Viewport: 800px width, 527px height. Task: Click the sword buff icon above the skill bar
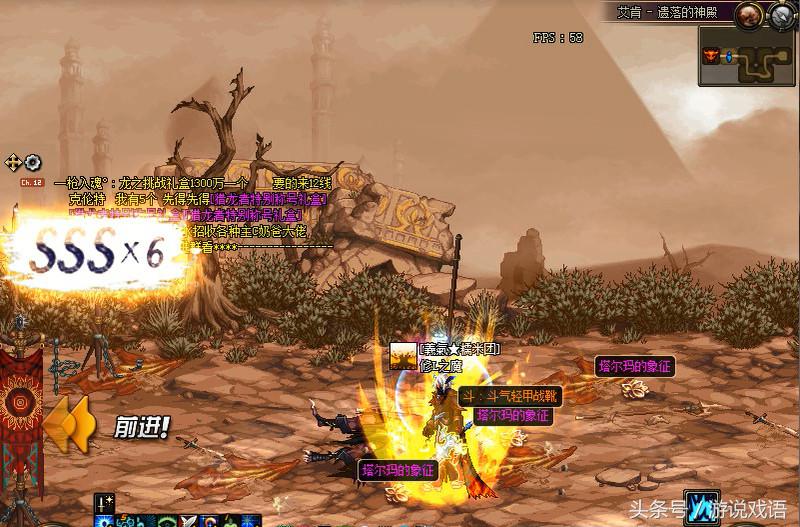(103, 502)
